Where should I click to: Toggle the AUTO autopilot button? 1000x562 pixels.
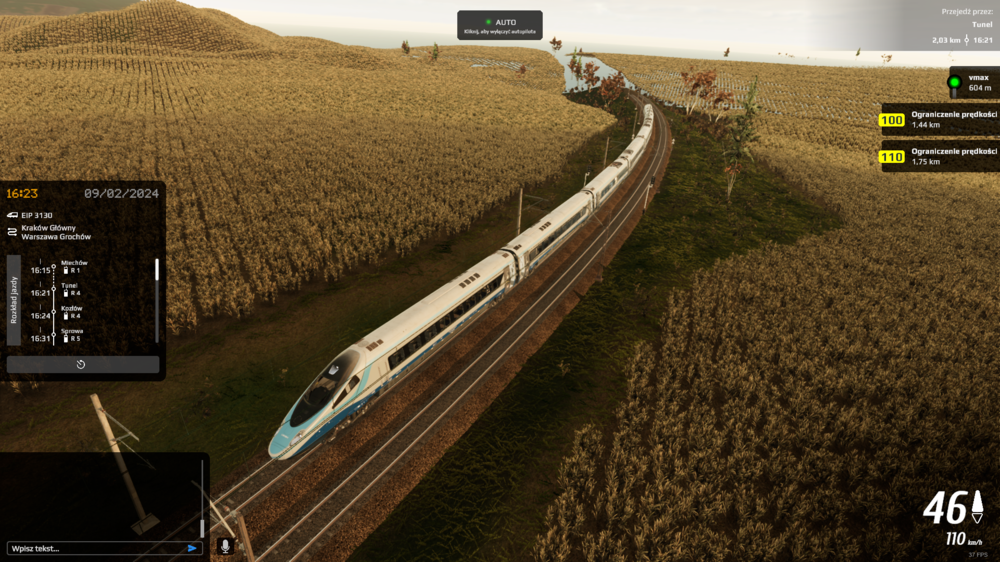pyautogui.click(x=500, y=24)
